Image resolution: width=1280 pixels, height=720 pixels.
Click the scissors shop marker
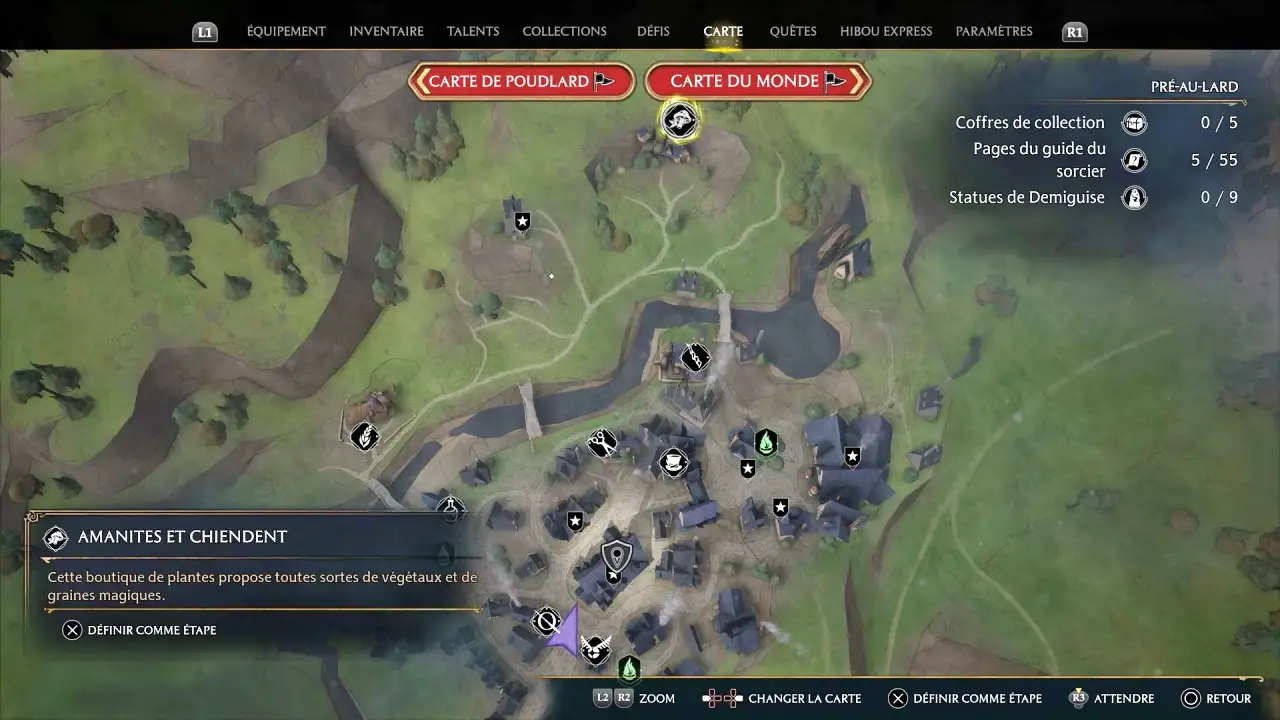(602, 443)
